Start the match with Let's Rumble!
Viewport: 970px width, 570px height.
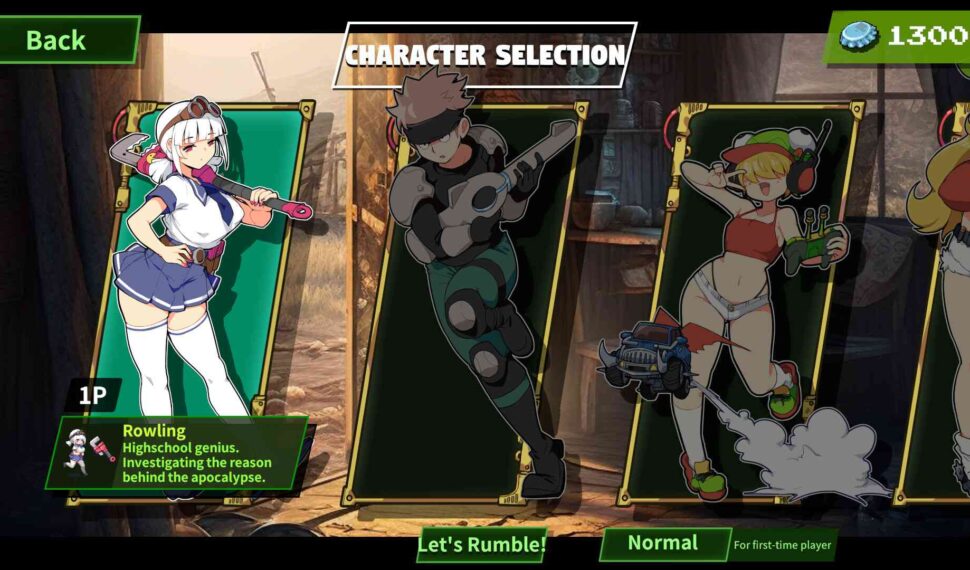(482, 544)
